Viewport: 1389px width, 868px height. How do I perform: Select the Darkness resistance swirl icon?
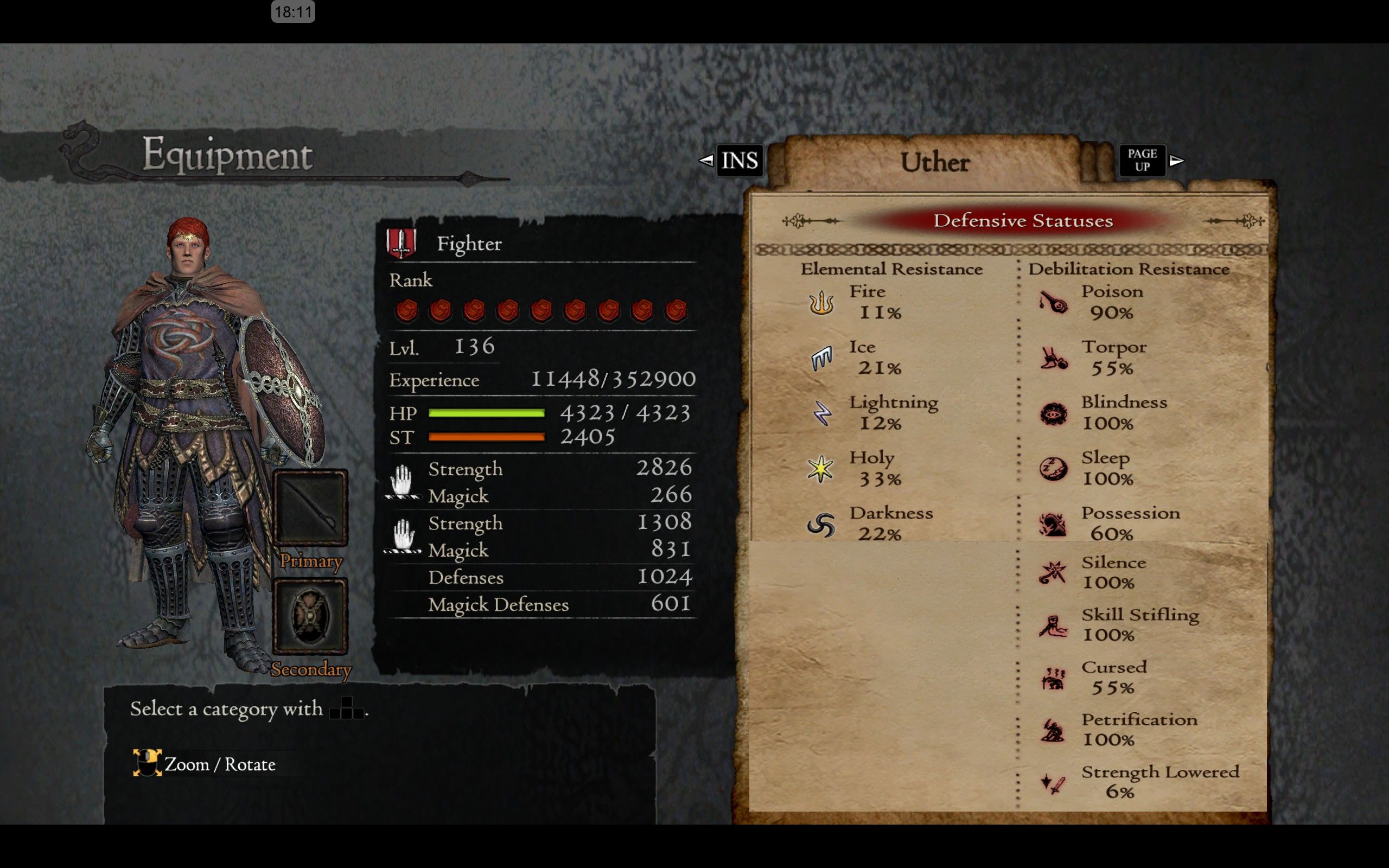822,524
